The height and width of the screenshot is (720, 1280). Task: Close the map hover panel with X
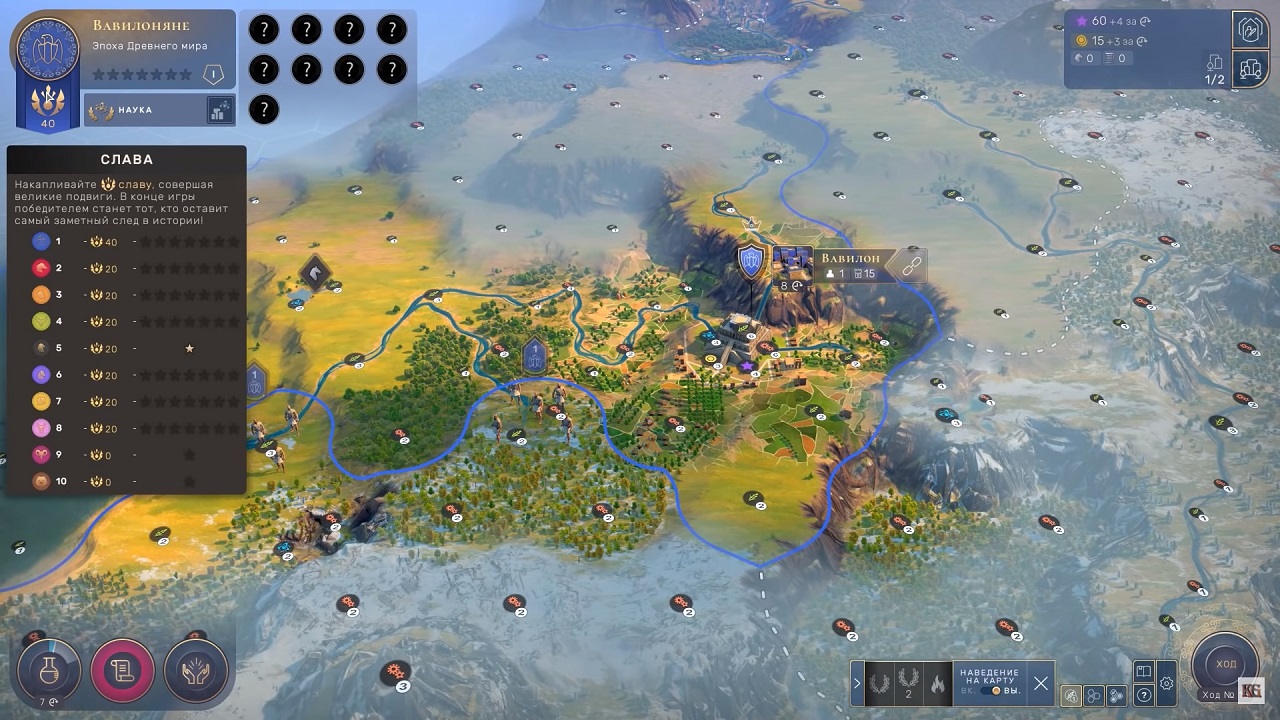tap(1041, 684)
